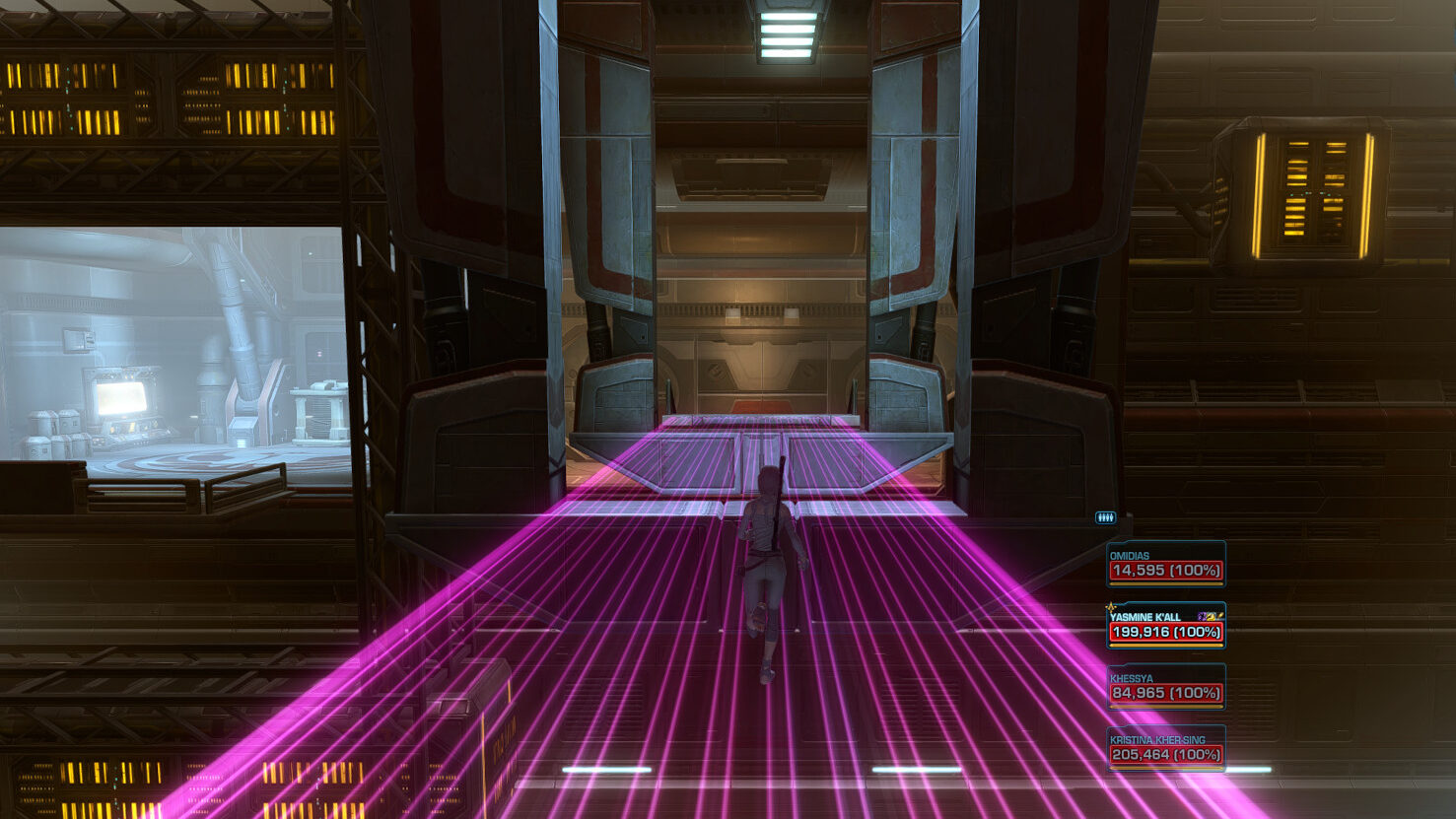The width and height of the screenshot is (1456, 819).
Task: Click Kristina Kher-Sing's party frame
Action: click(1165, 748)
